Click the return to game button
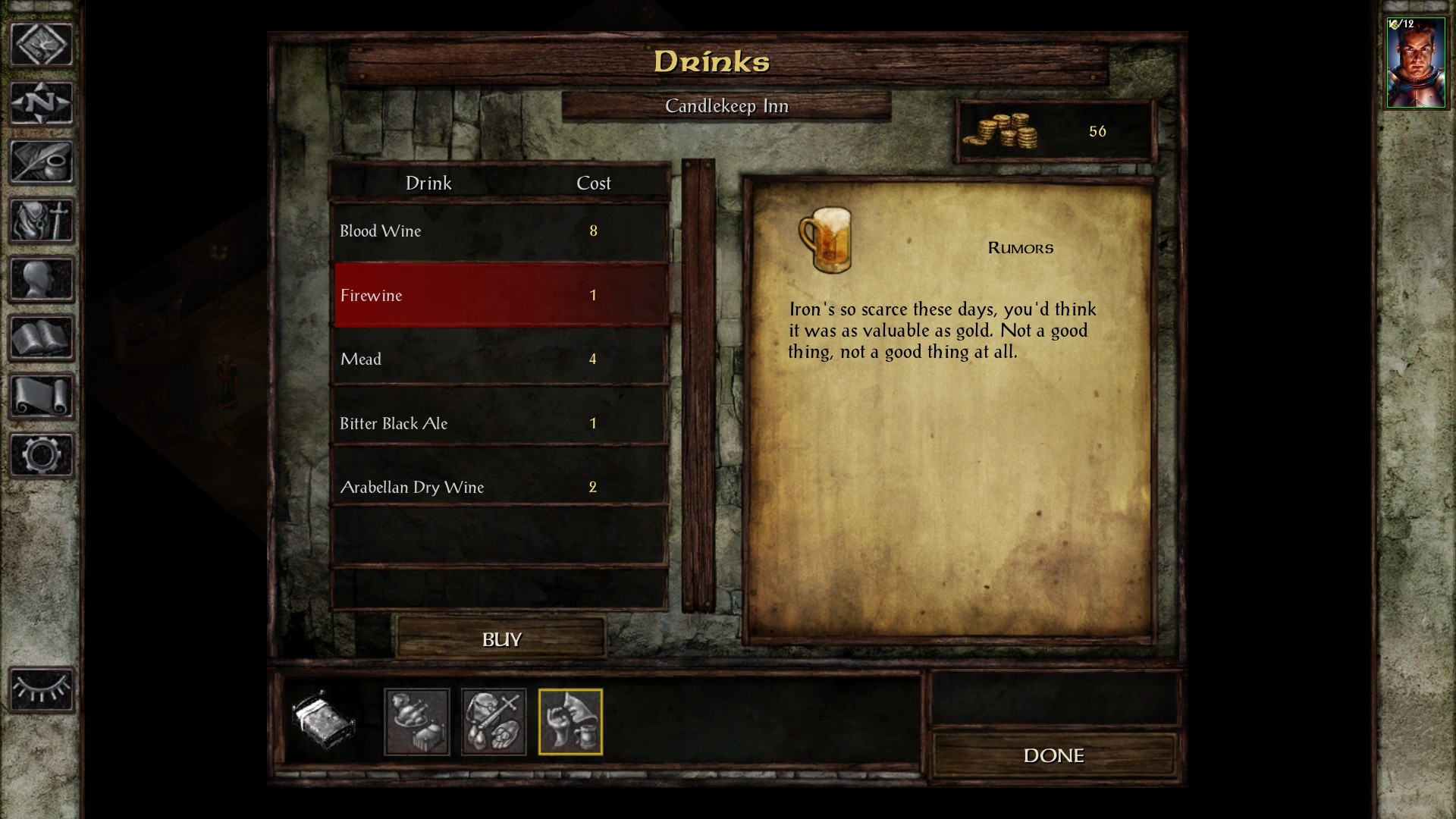The width and height of the screenshot is (1456, 819). (41, 44)
